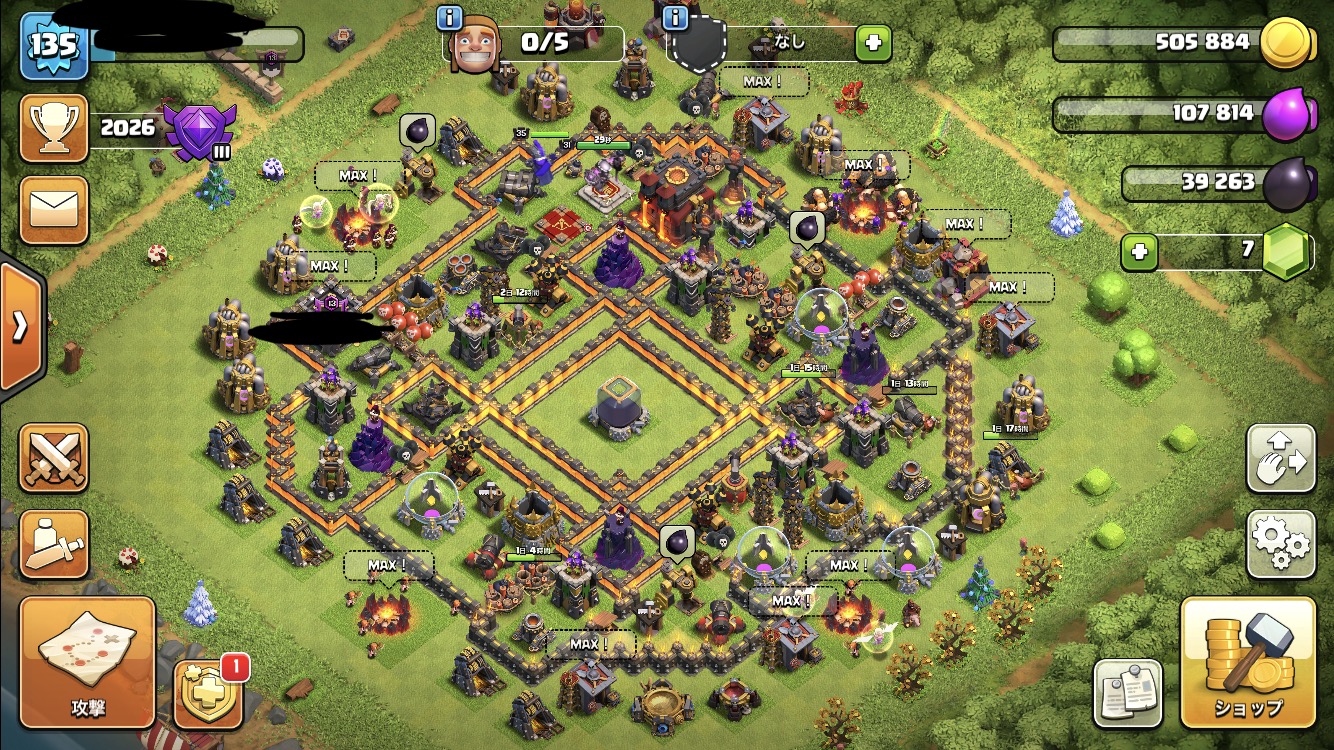This screenshot has width=1334, height=750.
Task: Open the layout editor hand button
Action: [x=1281, y=458]
